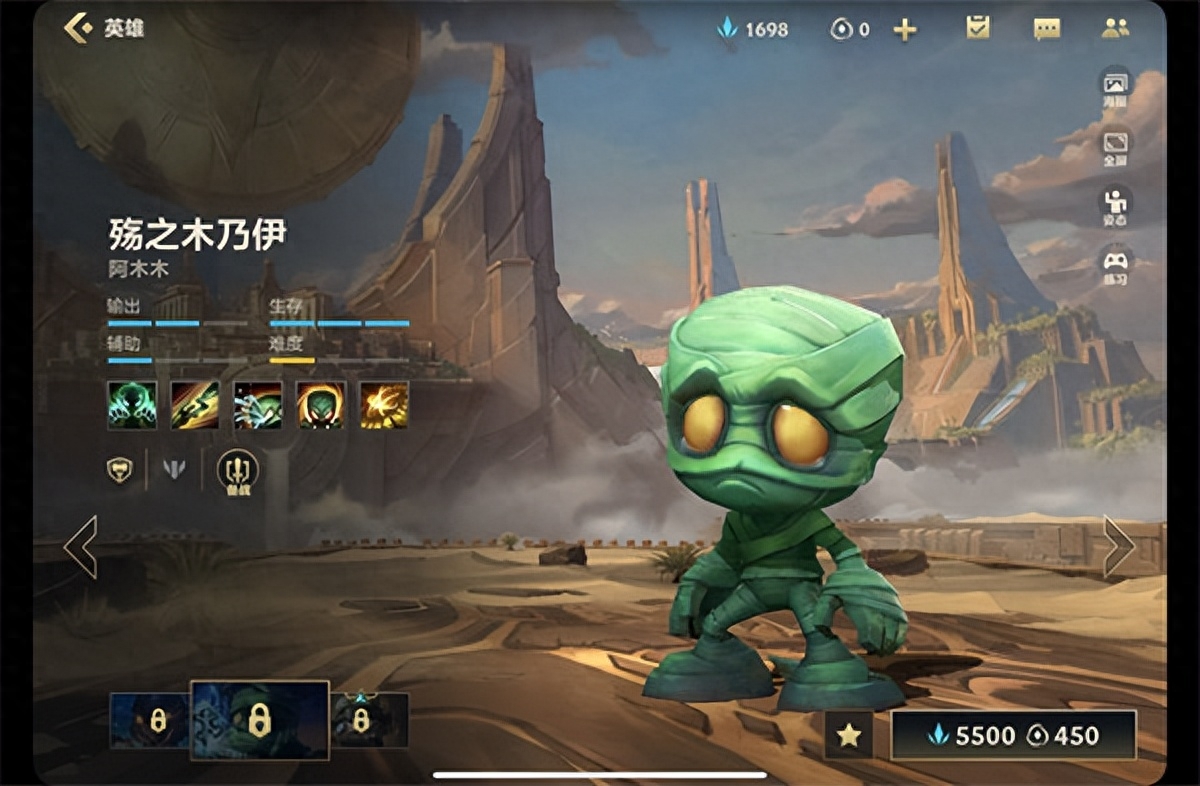
Task: Open the chat speech bubble
Action: pos(1047,29)
